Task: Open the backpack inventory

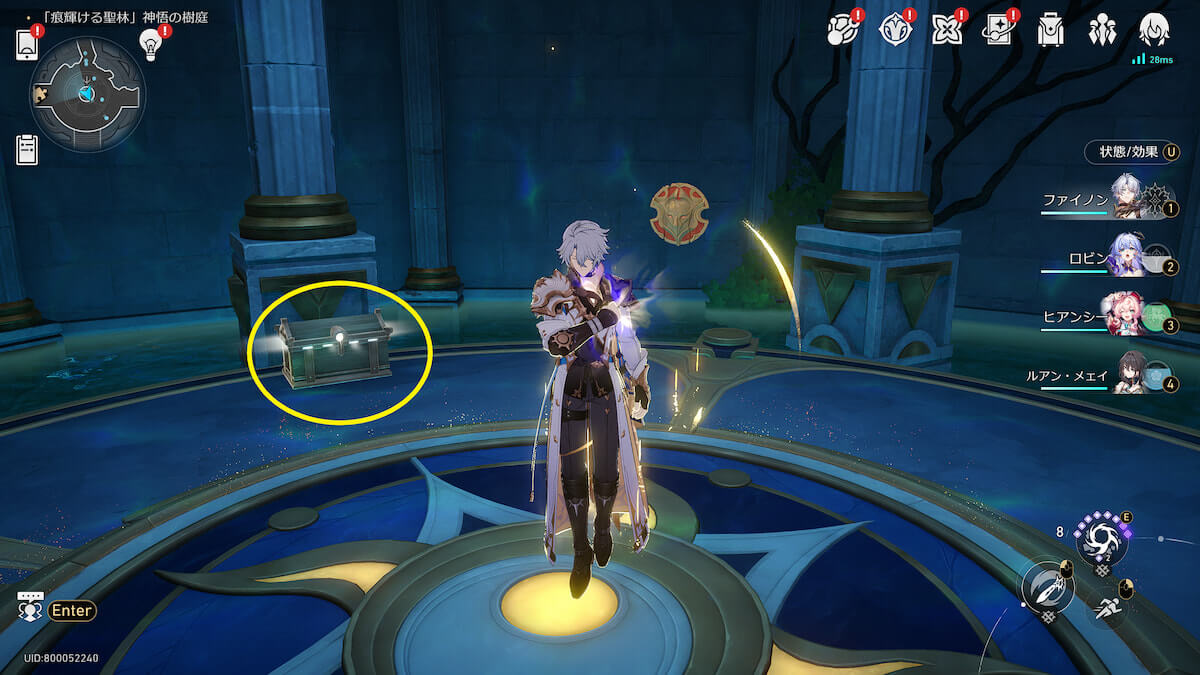Action: tap(1050, 30)
